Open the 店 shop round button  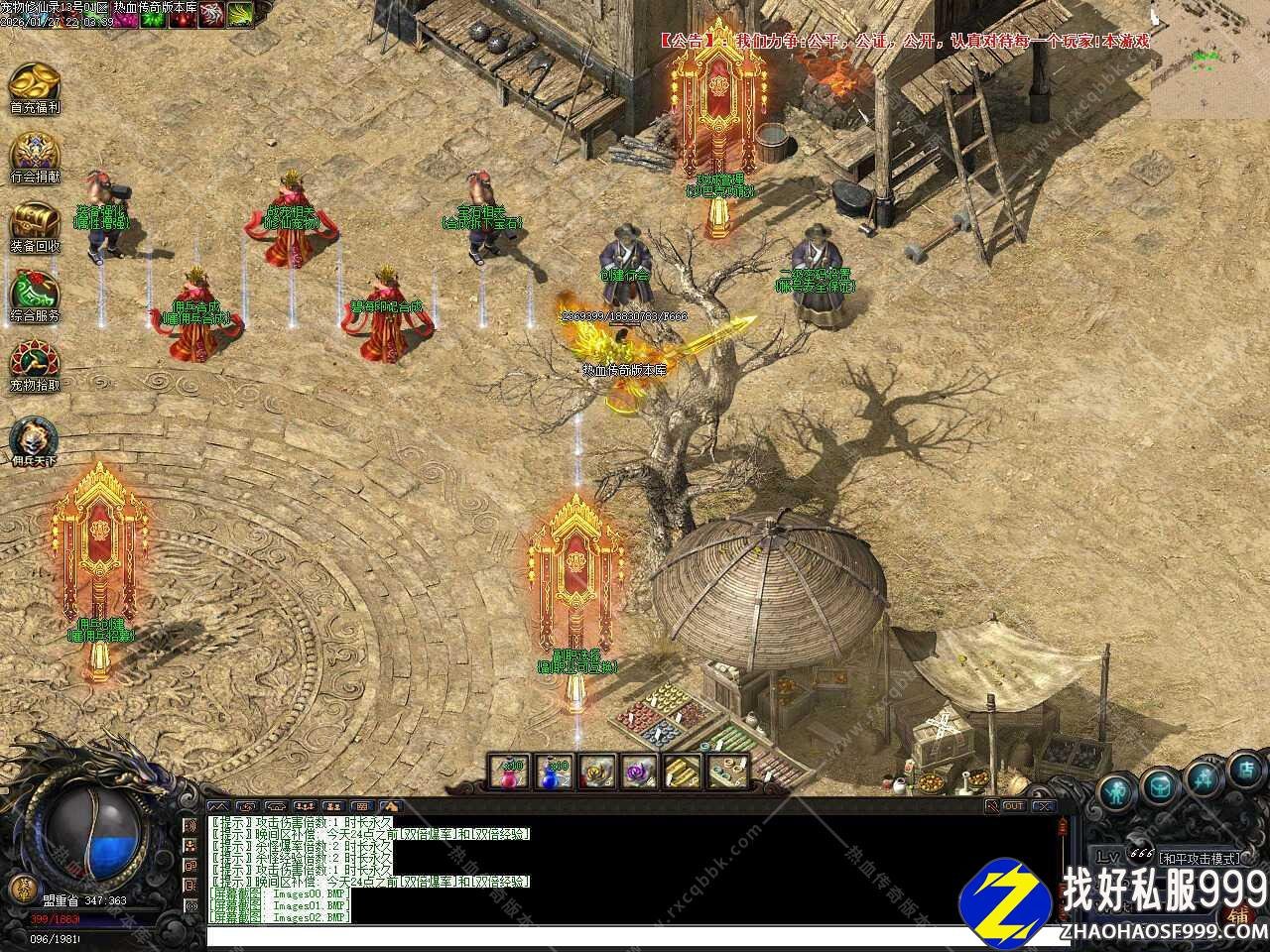pos(1246,769)
